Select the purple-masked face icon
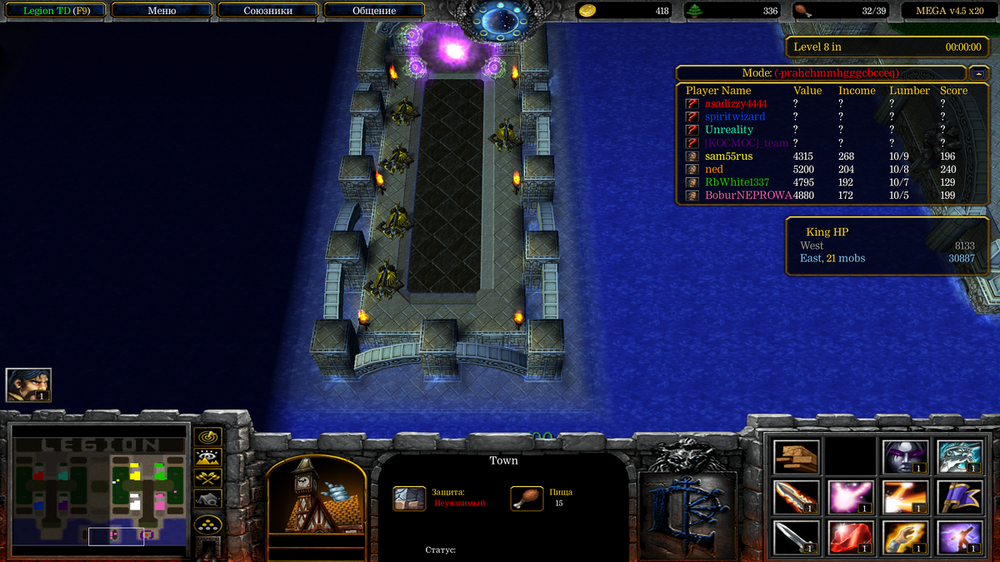The image size is (1000, 562). point(905,456)
